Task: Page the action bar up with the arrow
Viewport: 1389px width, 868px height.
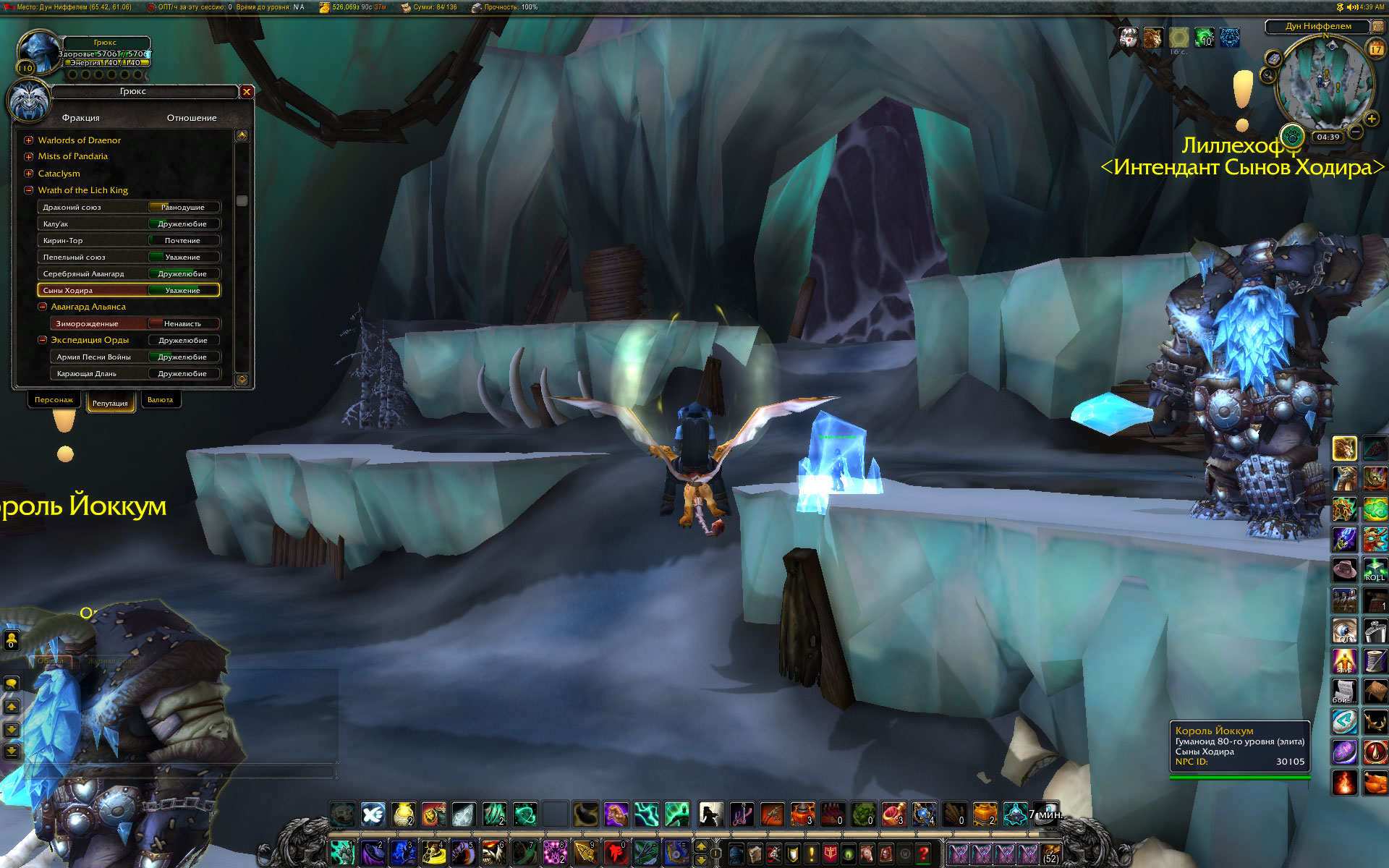Action: pos(701,846)
